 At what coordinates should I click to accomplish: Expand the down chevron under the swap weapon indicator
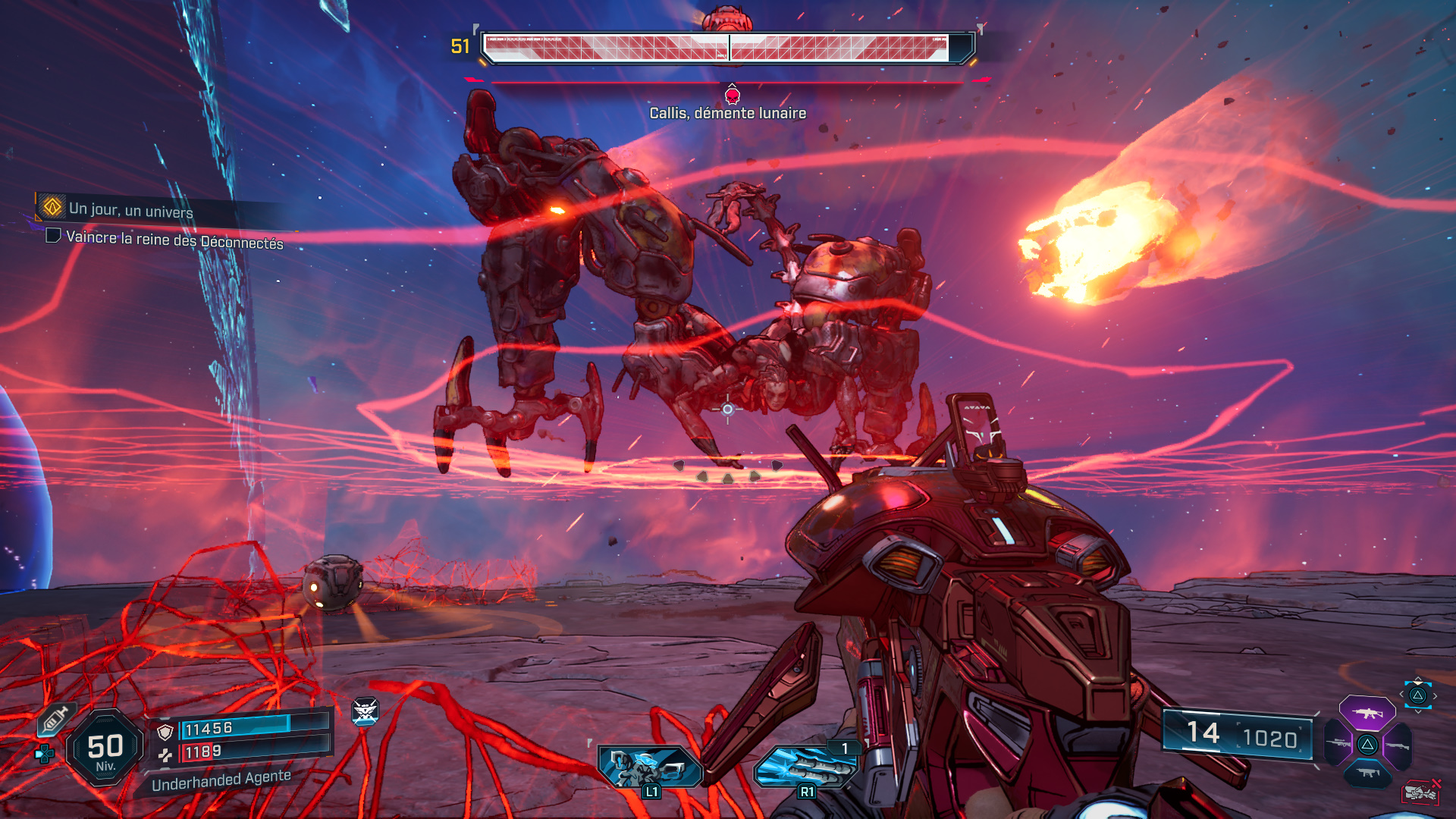coord(1418,711)
